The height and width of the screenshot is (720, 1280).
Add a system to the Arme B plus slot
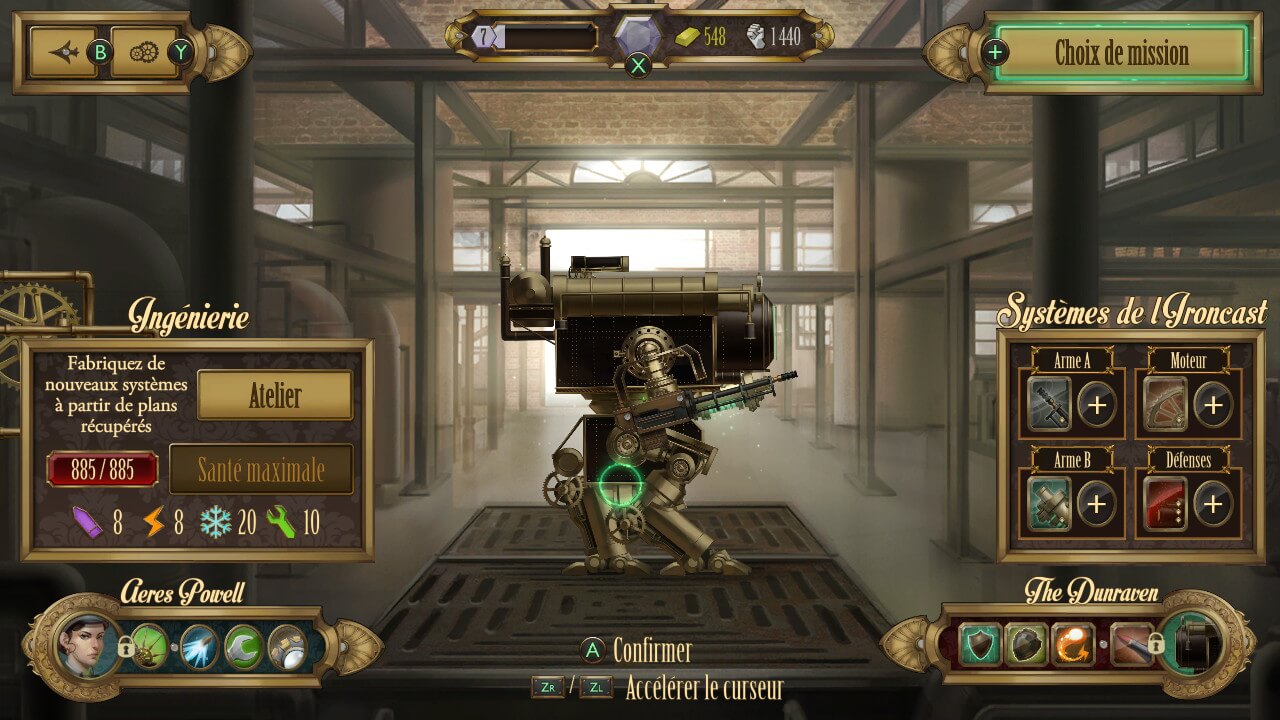pos(1097,503)
